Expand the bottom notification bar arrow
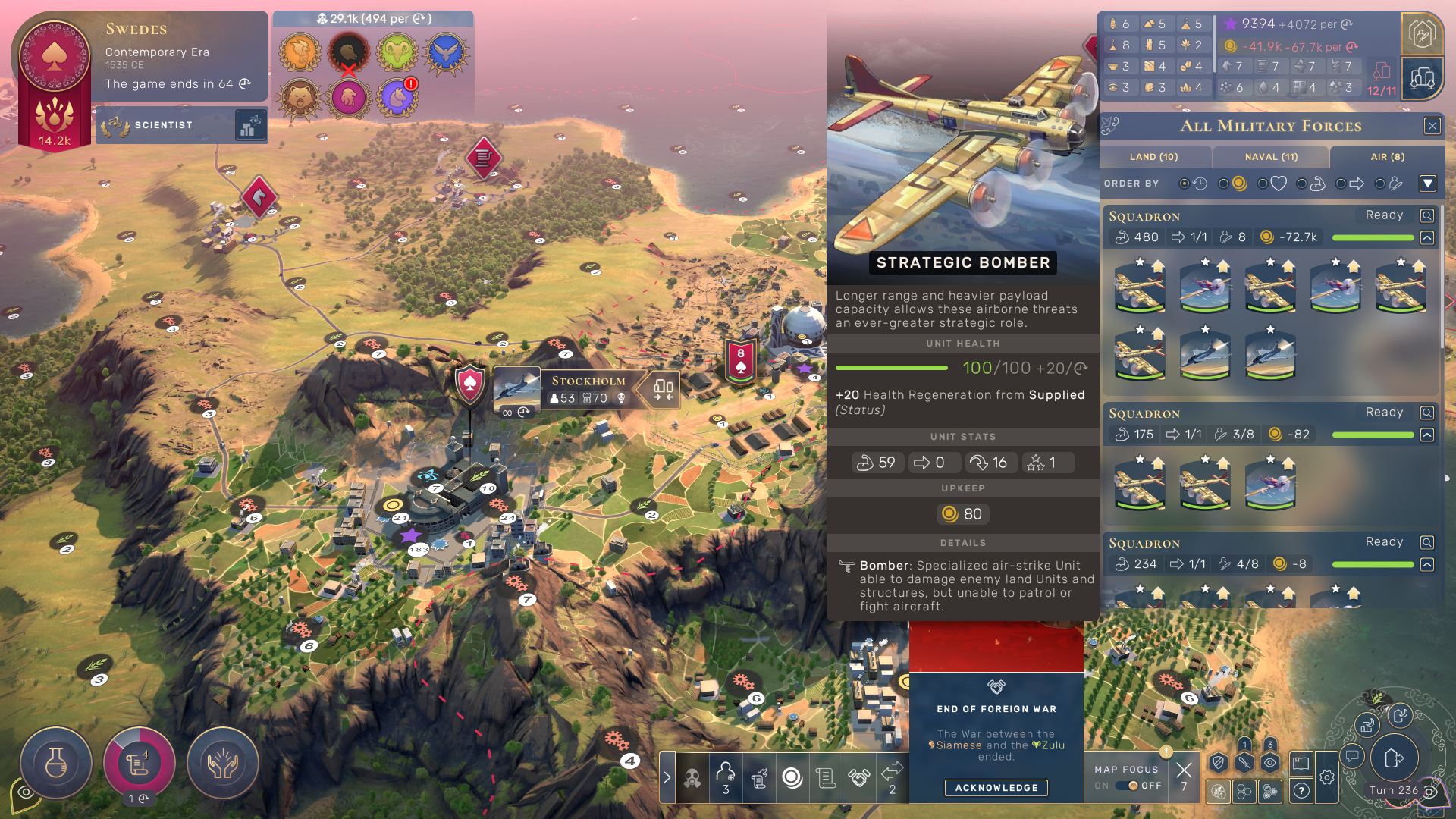Viewport: 1456px width, 819px height. [x=667, y=777]
